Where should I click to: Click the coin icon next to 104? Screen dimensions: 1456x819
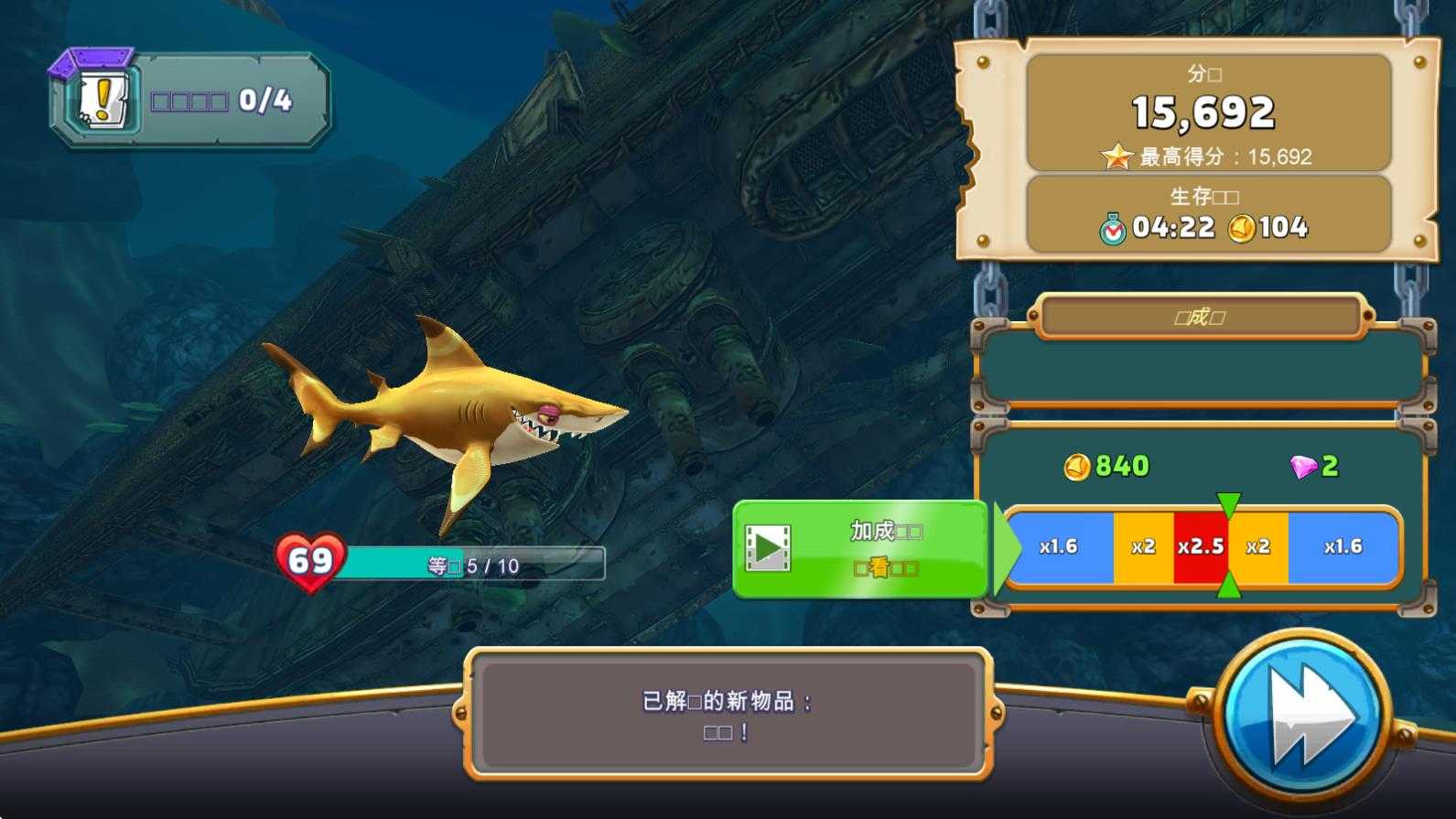coord(1241,228)
